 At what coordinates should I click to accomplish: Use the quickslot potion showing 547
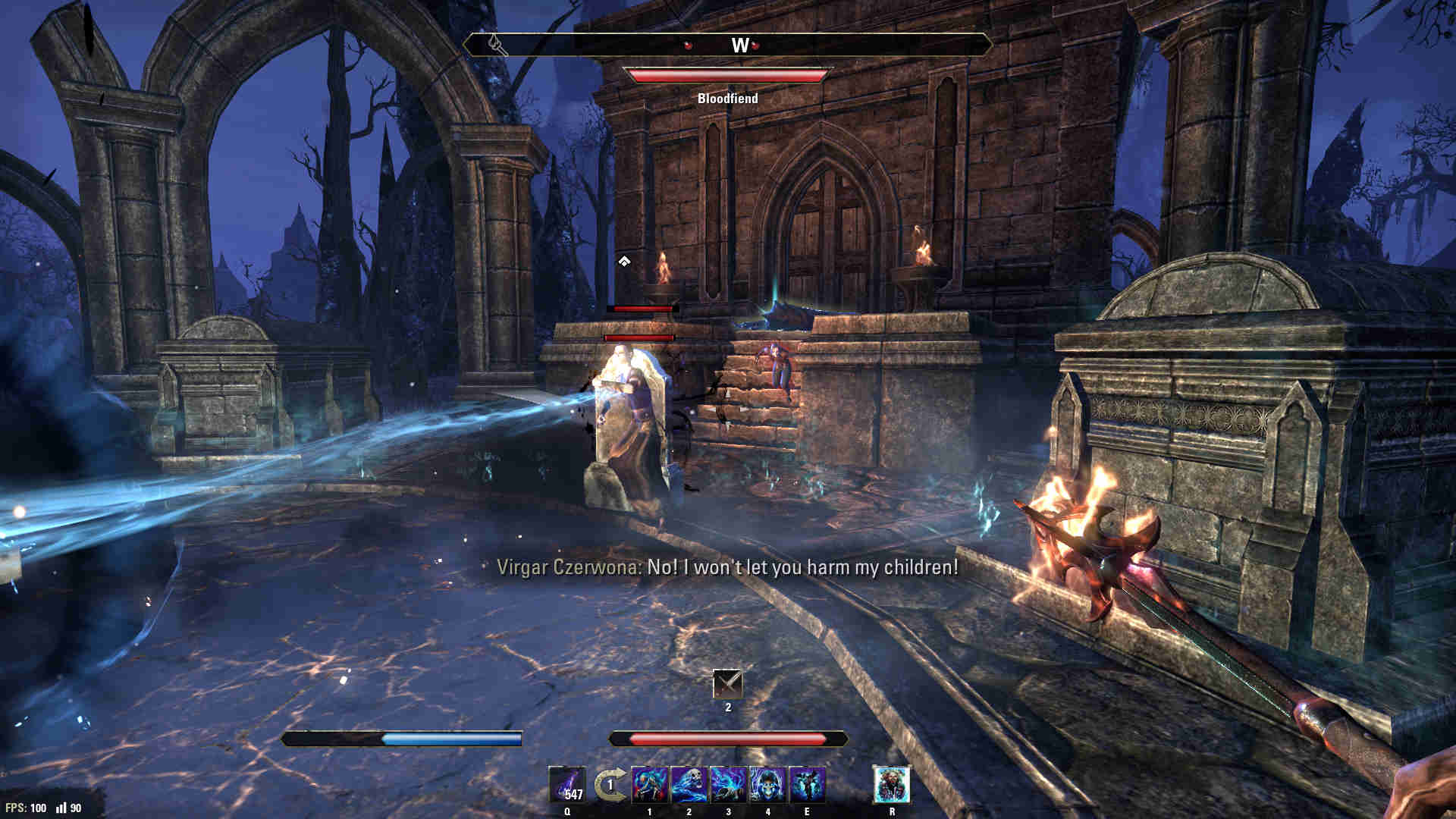(567, 785)
